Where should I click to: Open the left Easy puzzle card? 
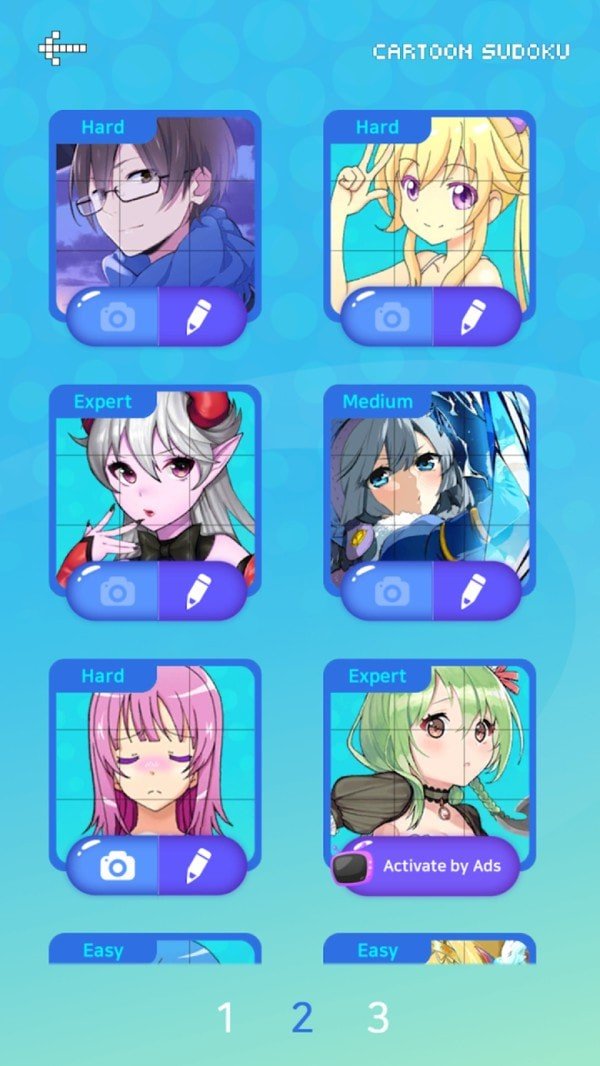point(155,950)
